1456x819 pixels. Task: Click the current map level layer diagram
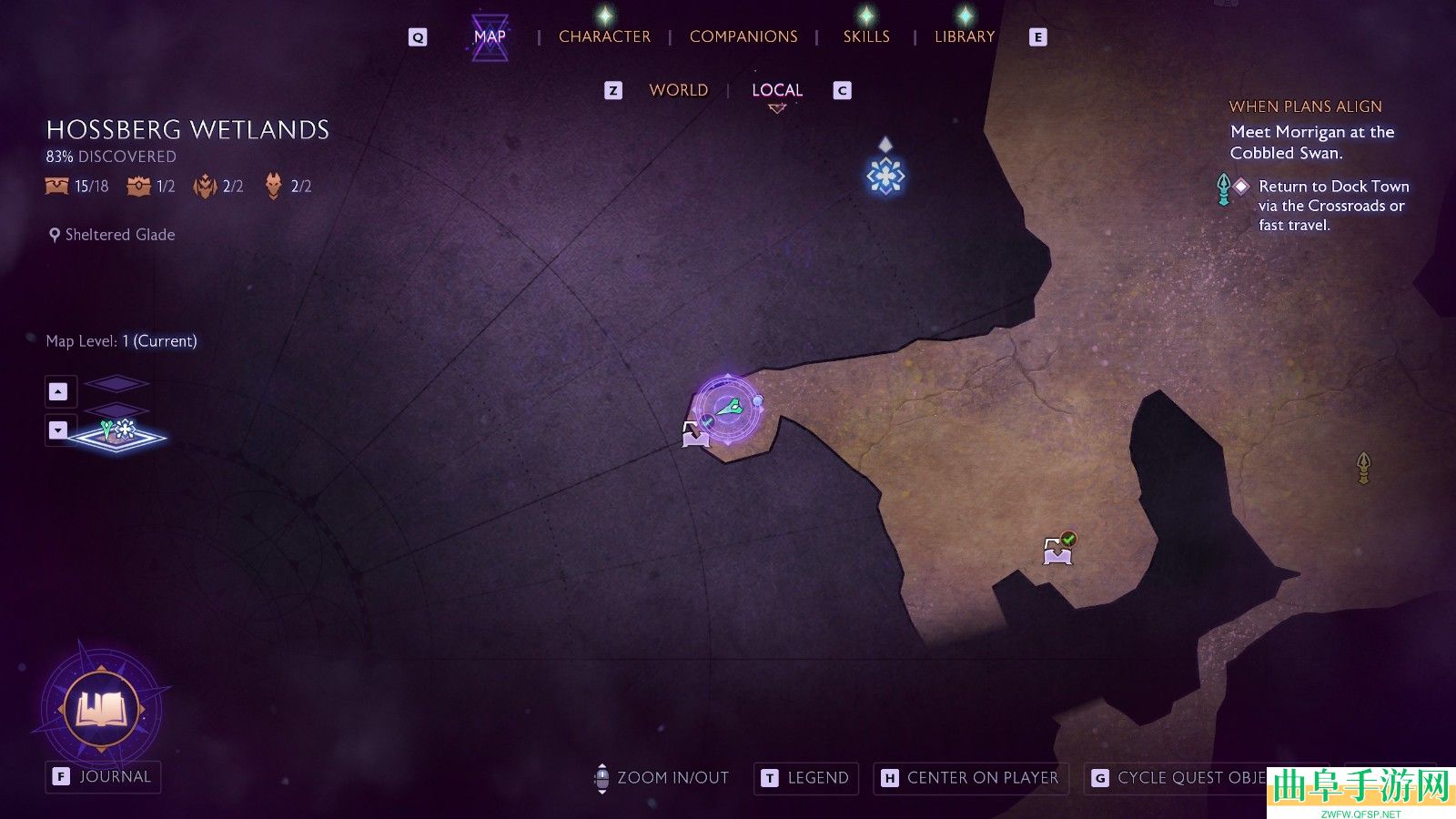click(118, 435)
